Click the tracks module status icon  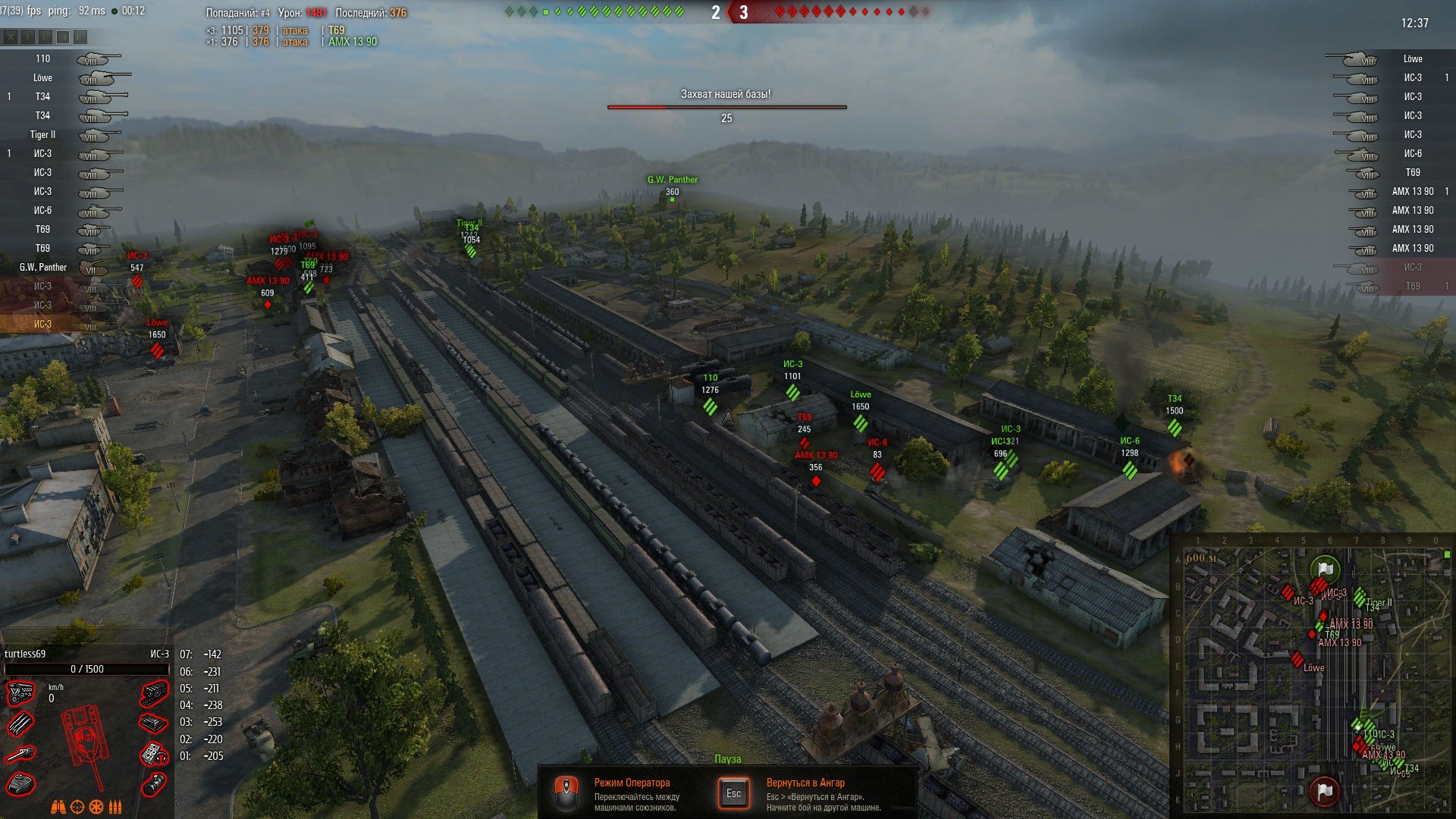point(154,692)
